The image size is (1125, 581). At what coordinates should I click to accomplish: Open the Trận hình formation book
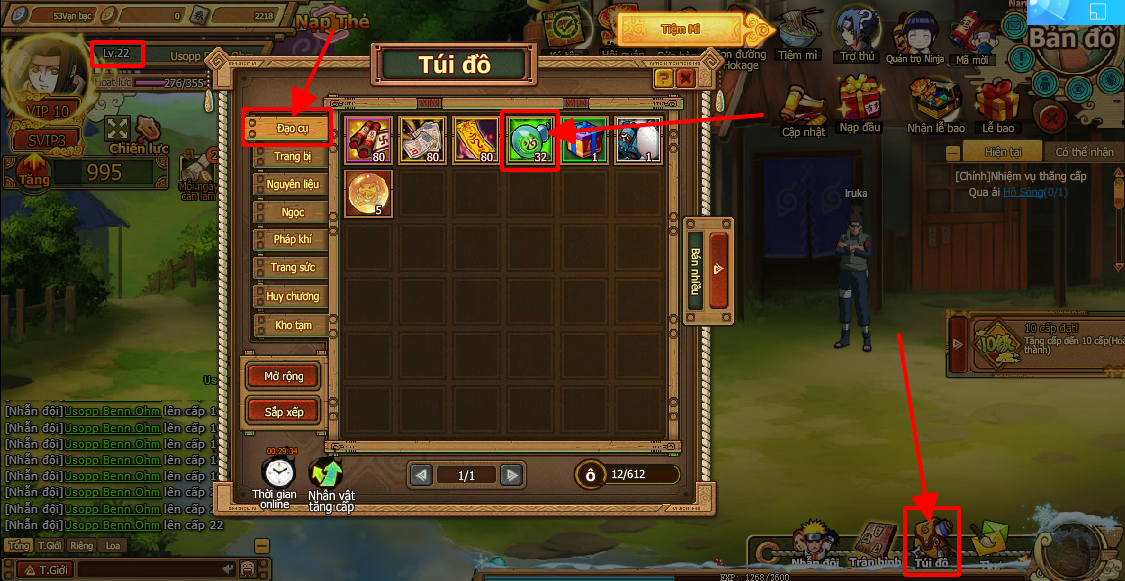872,543
